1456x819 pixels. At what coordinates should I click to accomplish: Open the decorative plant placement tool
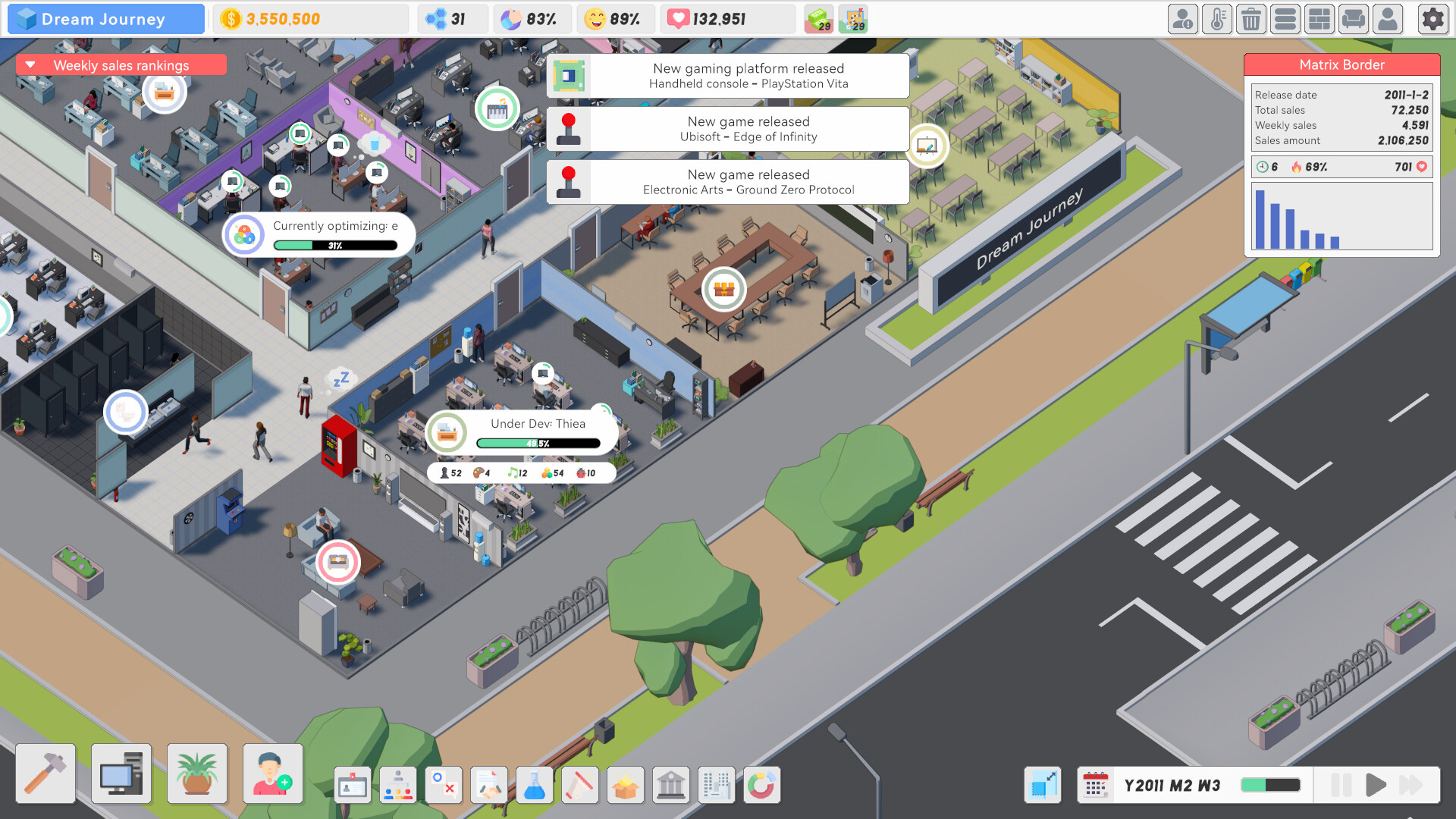[x=196, y=773]
